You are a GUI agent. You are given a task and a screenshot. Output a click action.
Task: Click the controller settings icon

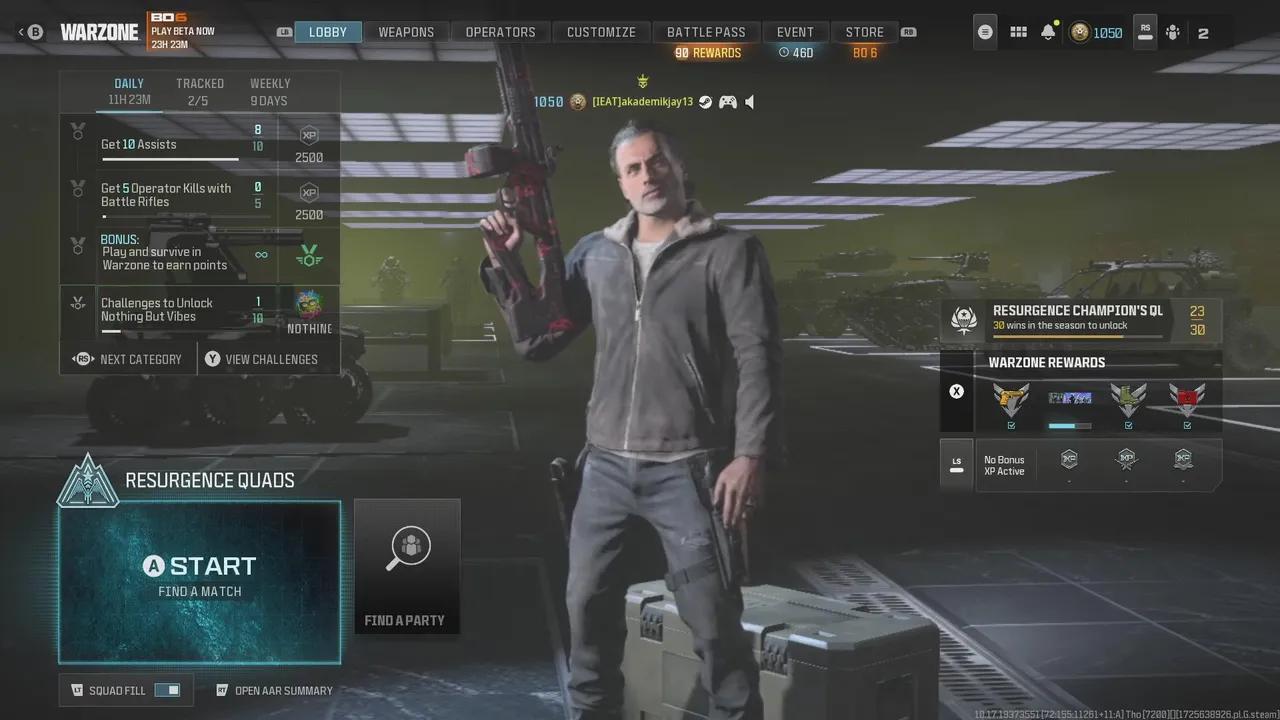point(1172,32)
